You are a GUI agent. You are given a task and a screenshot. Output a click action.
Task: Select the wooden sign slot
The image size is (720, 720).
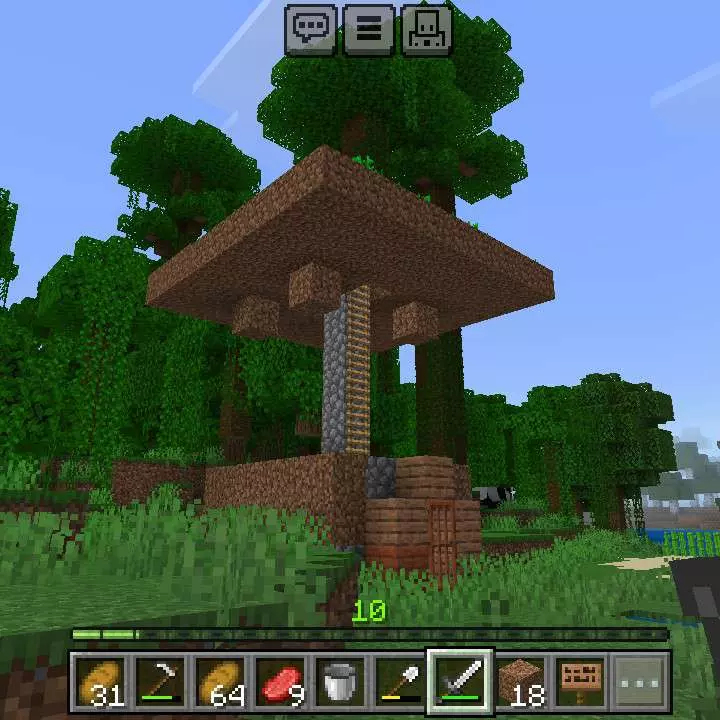[x=580, y=682]
